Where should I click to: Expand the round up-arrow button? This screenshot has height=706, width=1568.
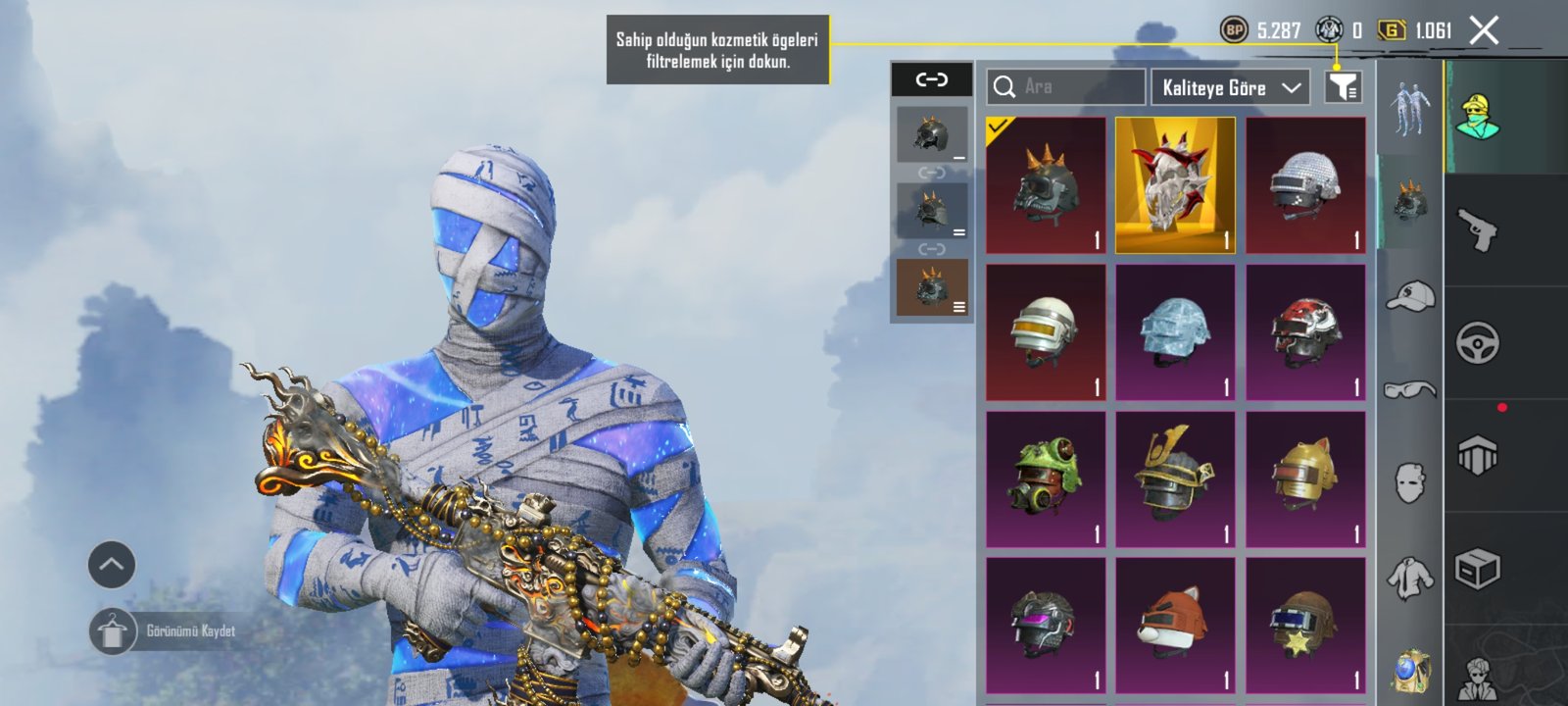point(112,565)
